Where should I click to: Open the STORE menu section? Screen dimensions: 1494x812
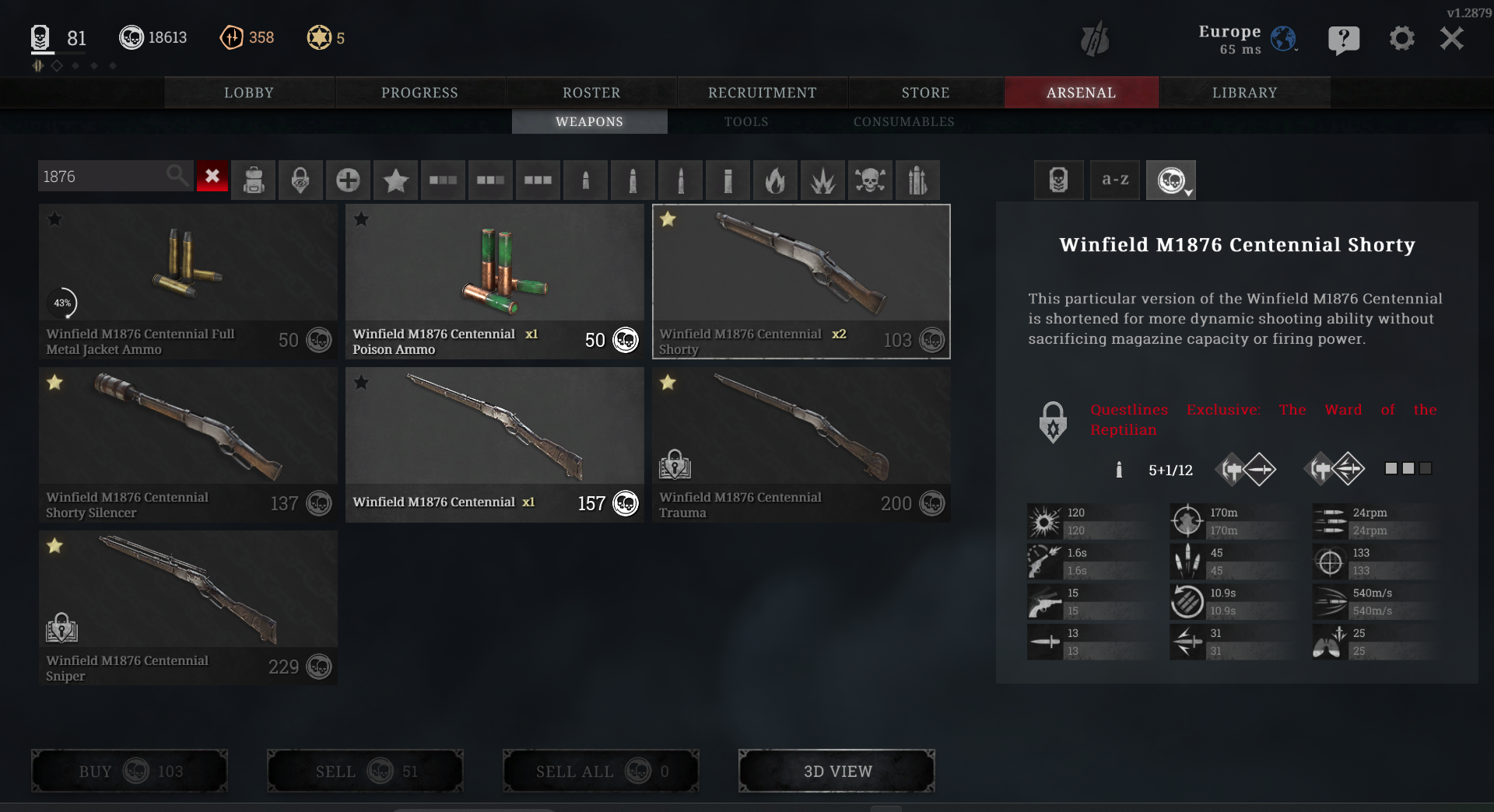click(925, 92)
